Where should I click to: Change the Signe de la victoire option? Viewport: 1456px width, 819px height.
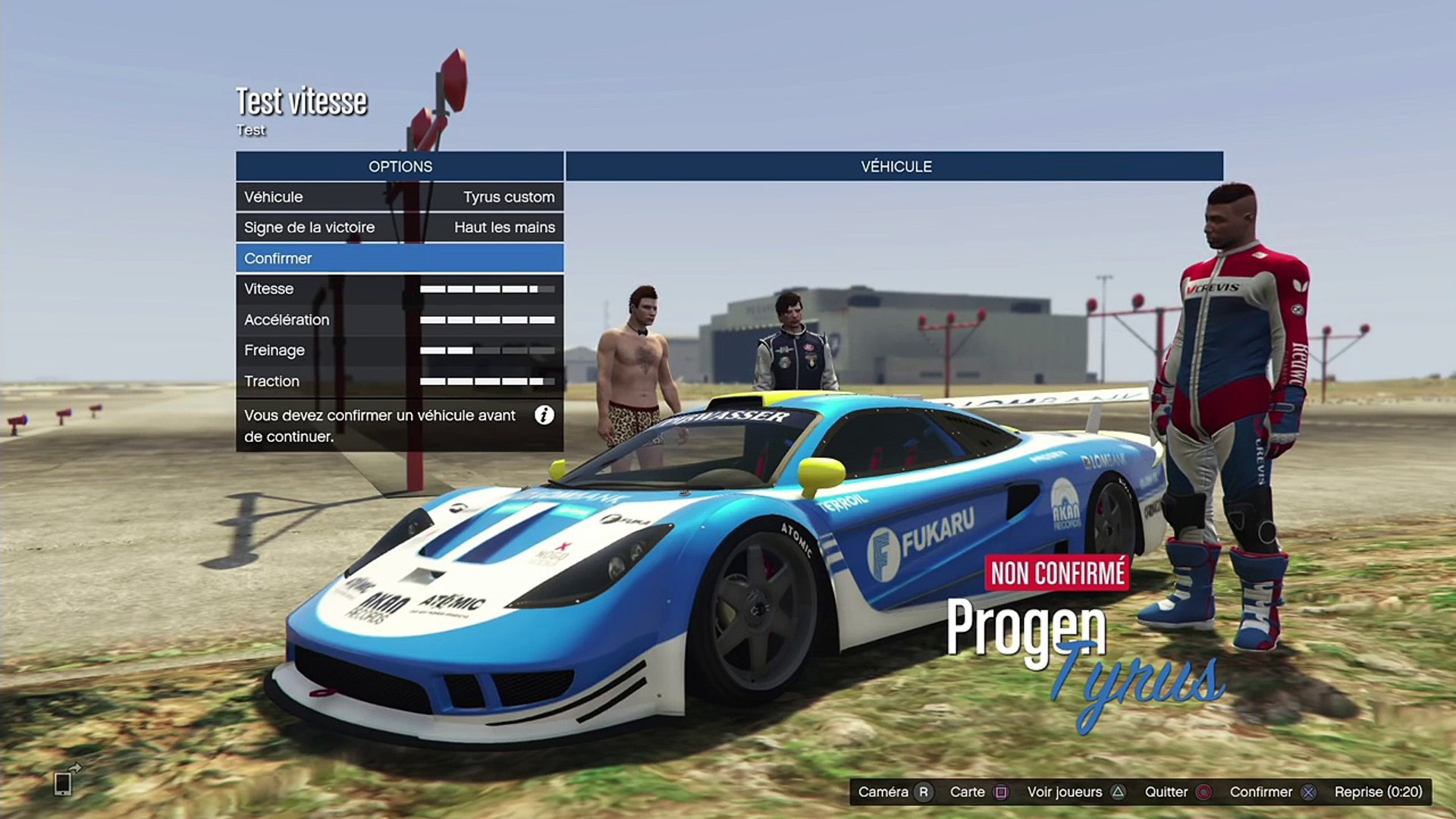[x=400, y=227]
